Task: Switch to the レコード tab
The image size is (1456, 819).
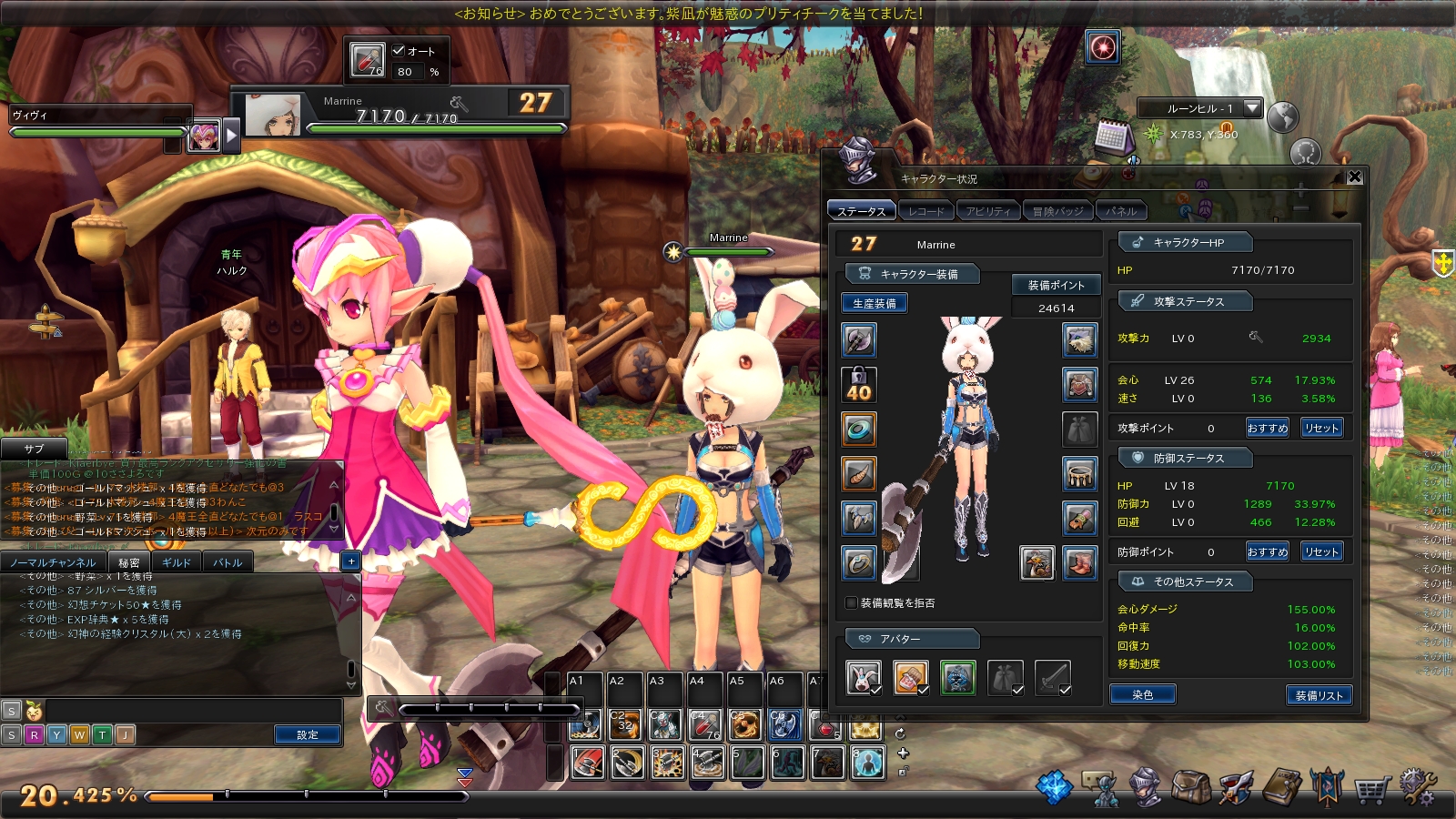Action: 926,211
